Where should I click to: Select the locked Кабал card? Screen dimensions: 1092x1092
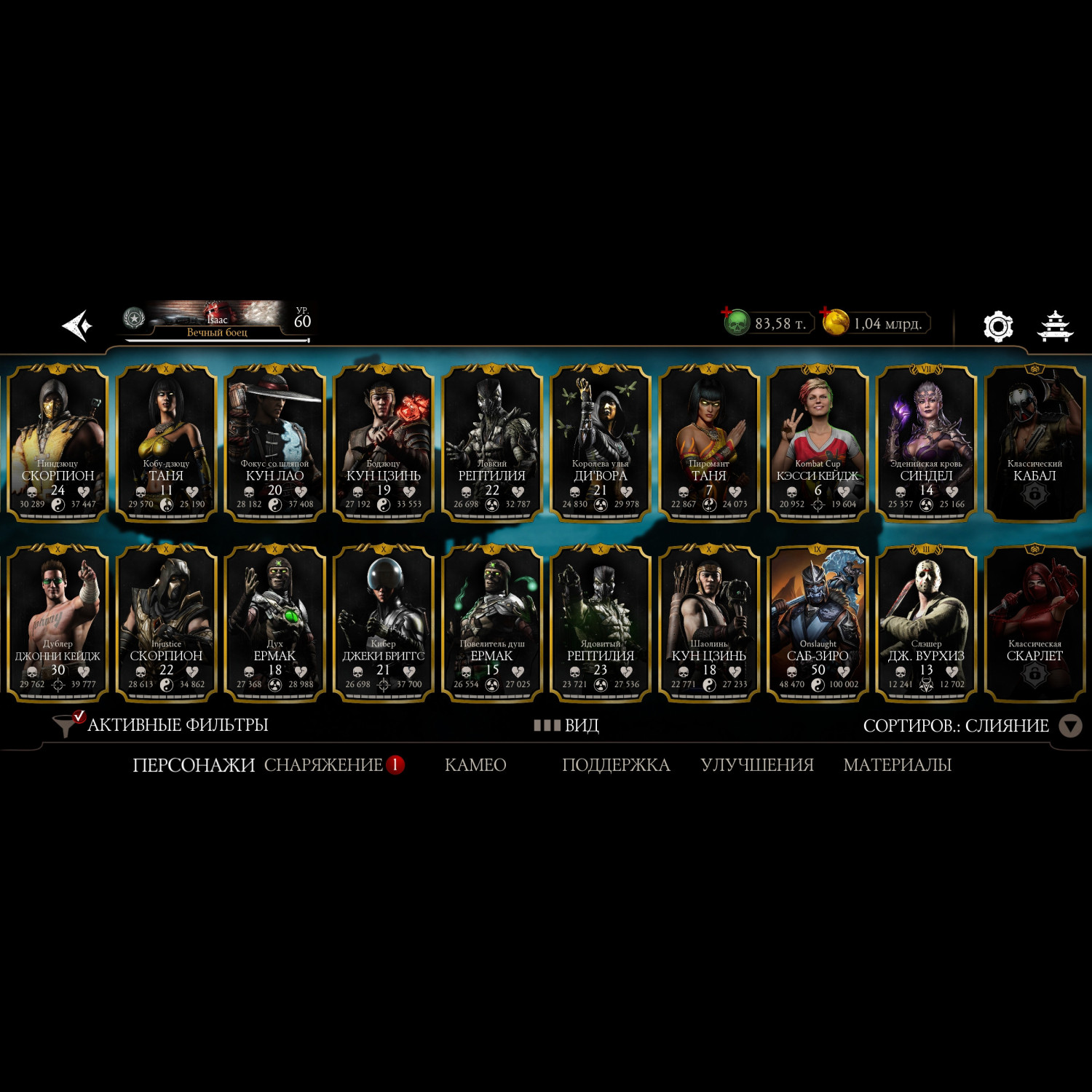click(1034, 443)
